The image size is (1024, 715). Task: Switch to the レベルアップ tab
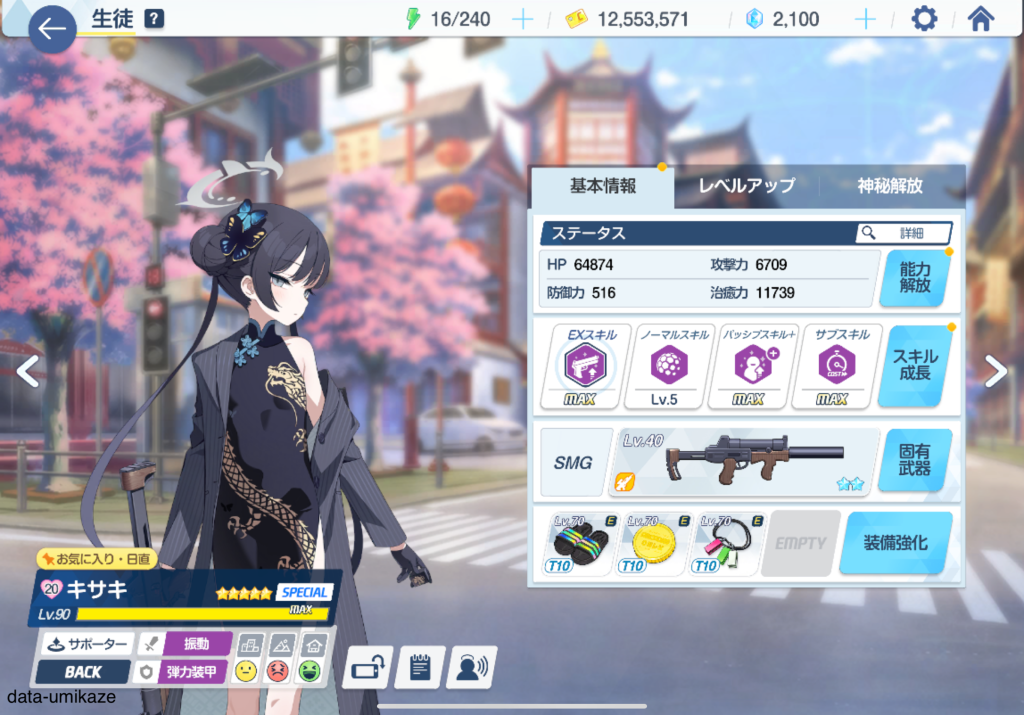point(746,186)
